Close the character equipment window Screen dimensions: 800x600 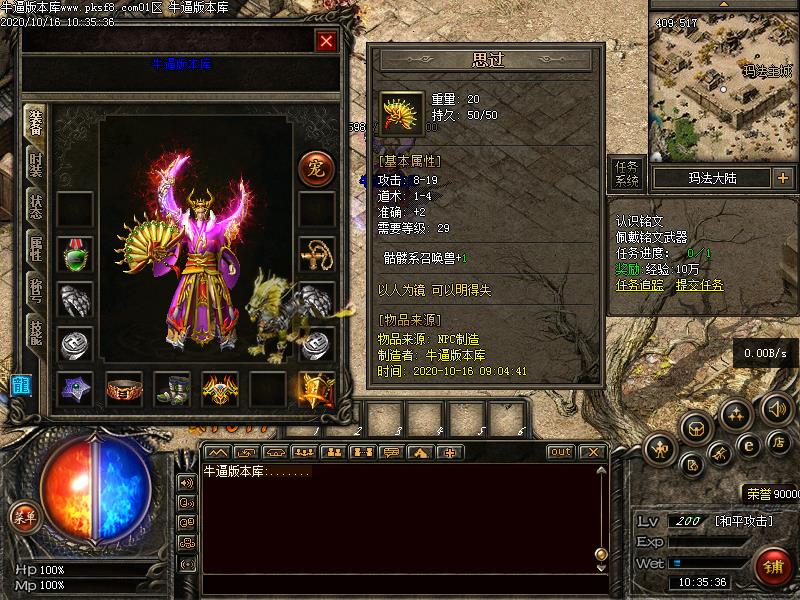coord(326,41)
